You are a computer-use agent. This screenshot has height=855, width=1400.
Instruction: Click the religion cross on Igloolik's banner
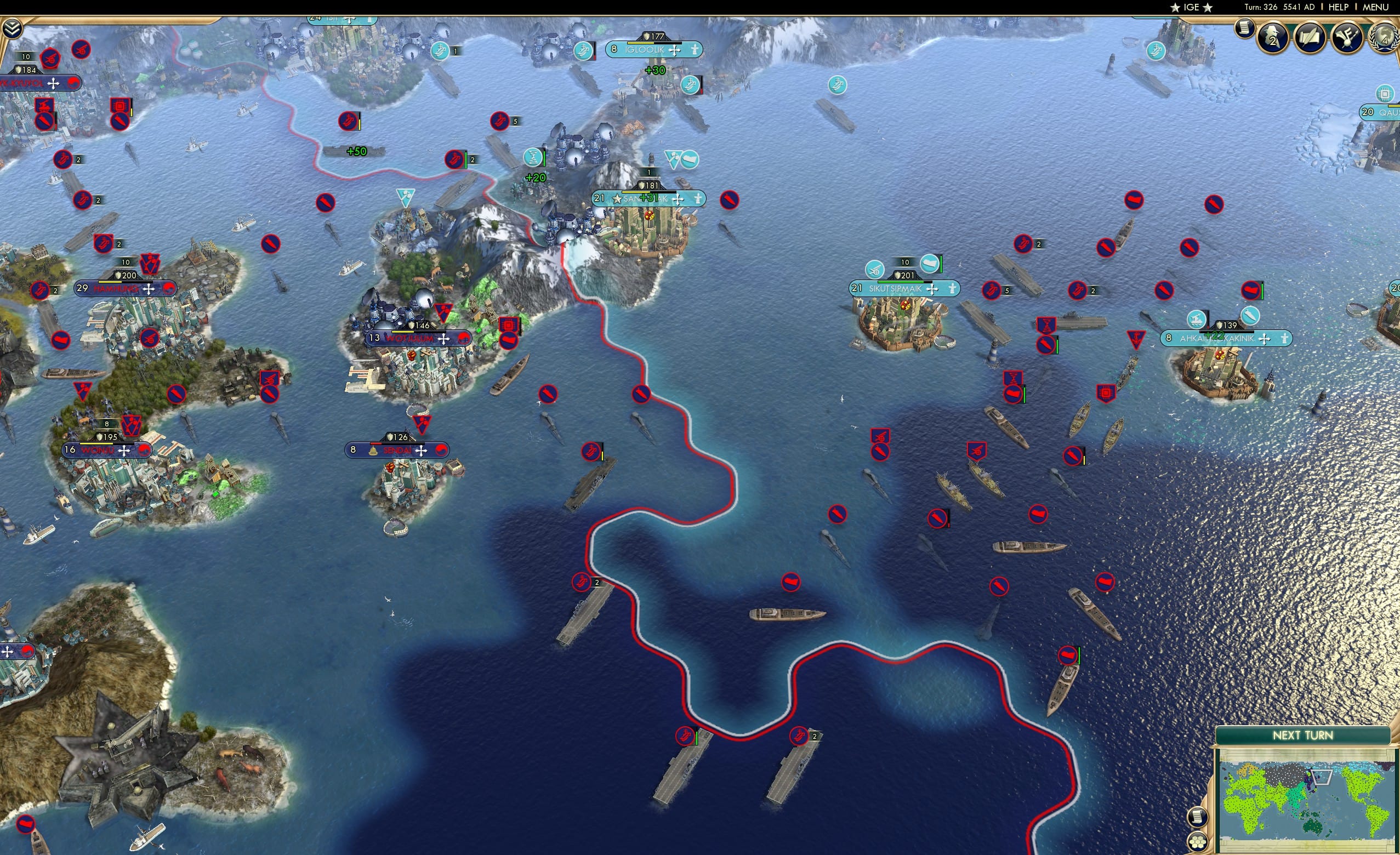coord(675,50)
